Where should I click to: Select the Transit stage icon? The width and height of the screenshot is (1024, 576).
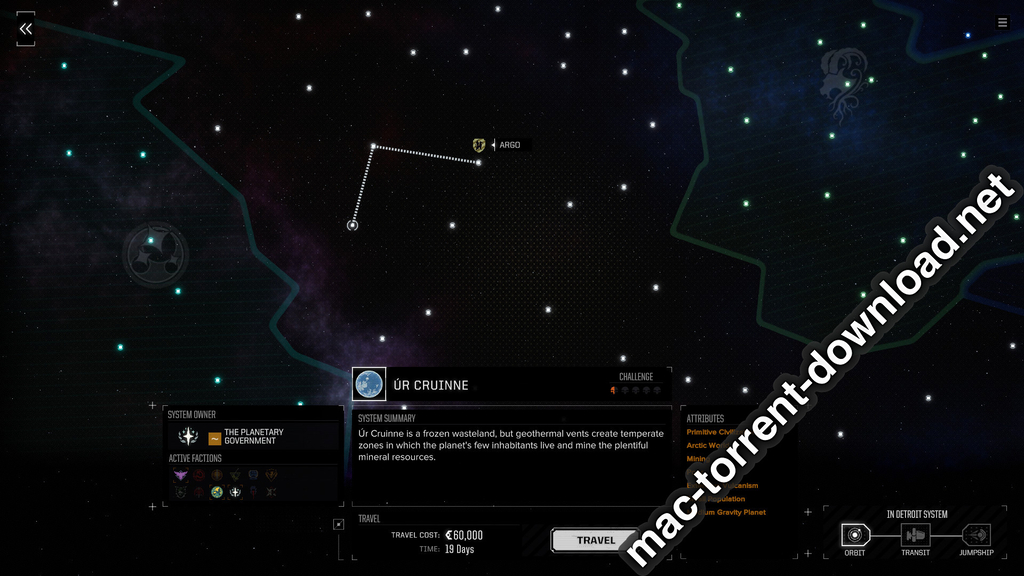coord(915,535)
